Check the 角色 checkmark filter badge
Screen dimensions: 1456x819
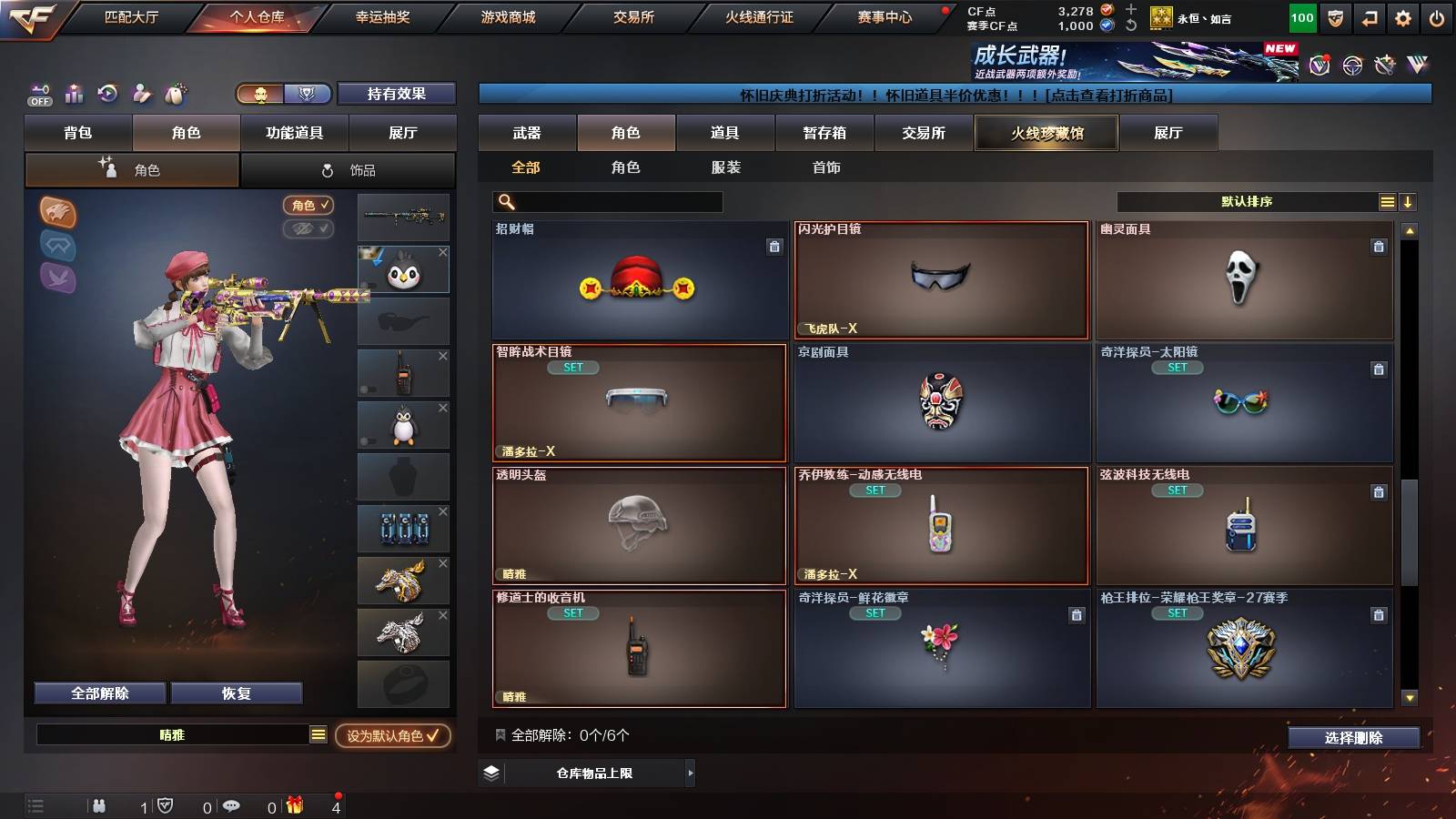pyautogui.click(x=309, y=205)
